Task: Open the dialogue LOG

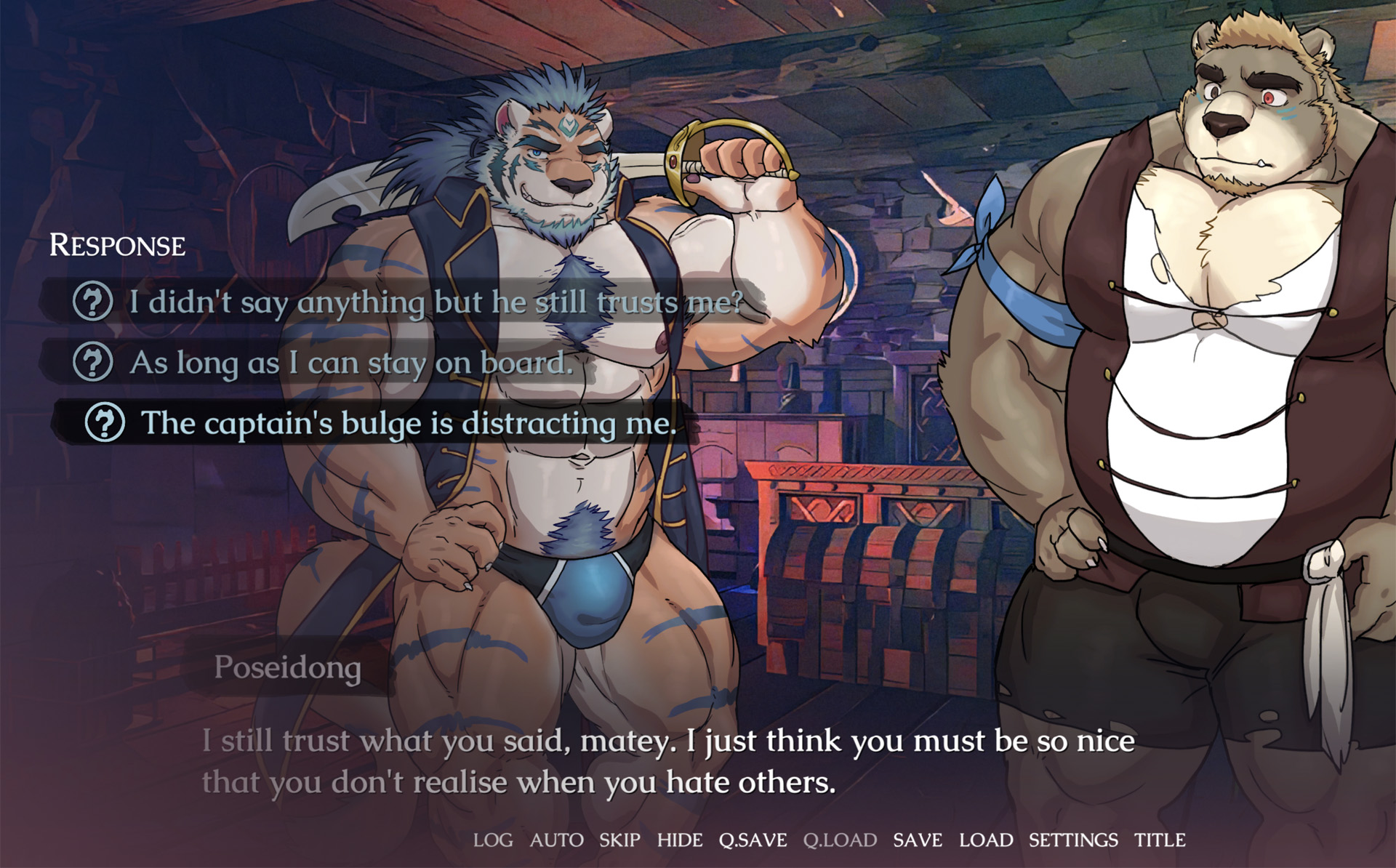Action: point(492,840)
